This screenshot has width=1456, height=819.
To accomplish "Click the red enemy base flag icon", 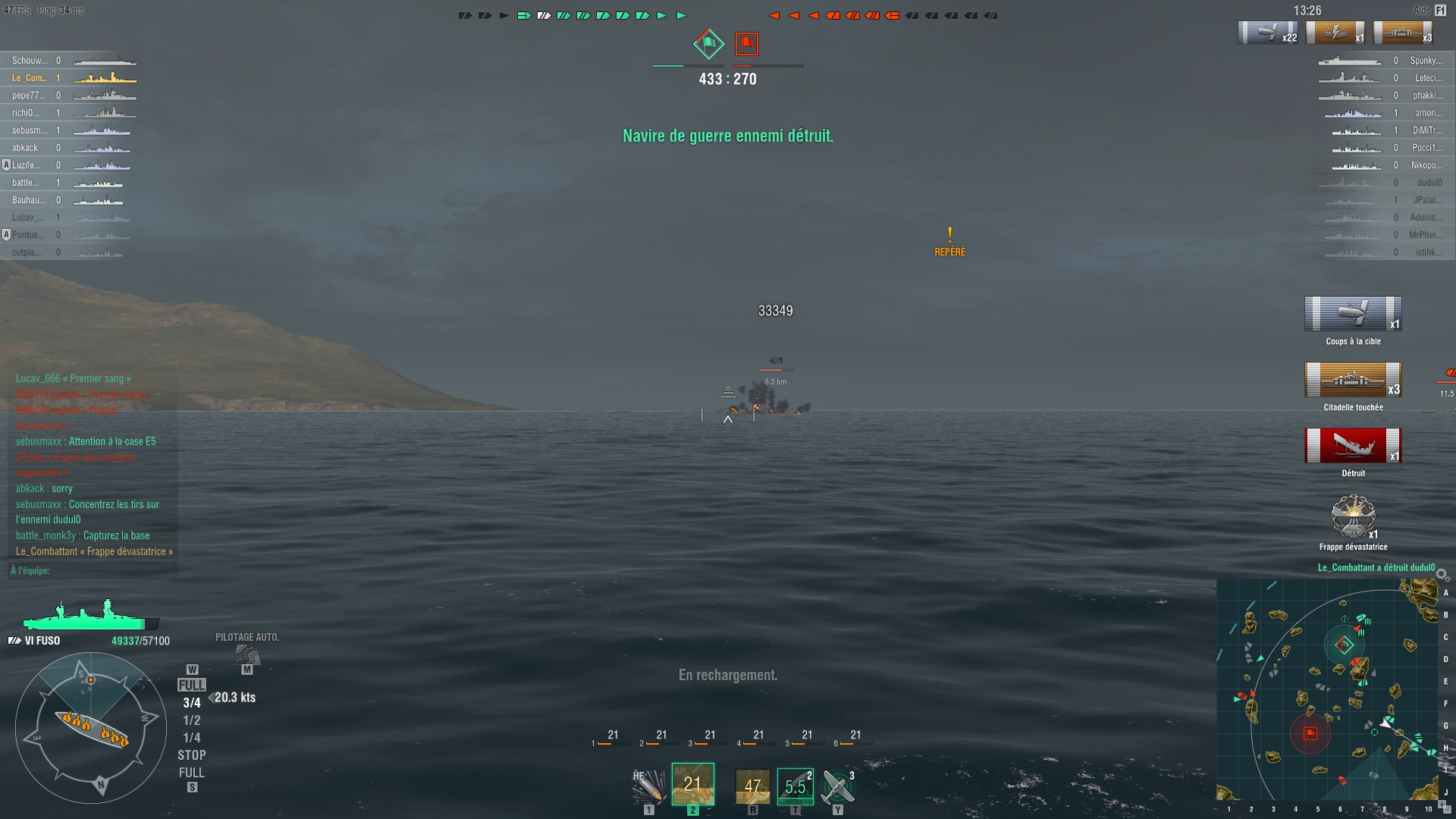I will click(747, 44).
